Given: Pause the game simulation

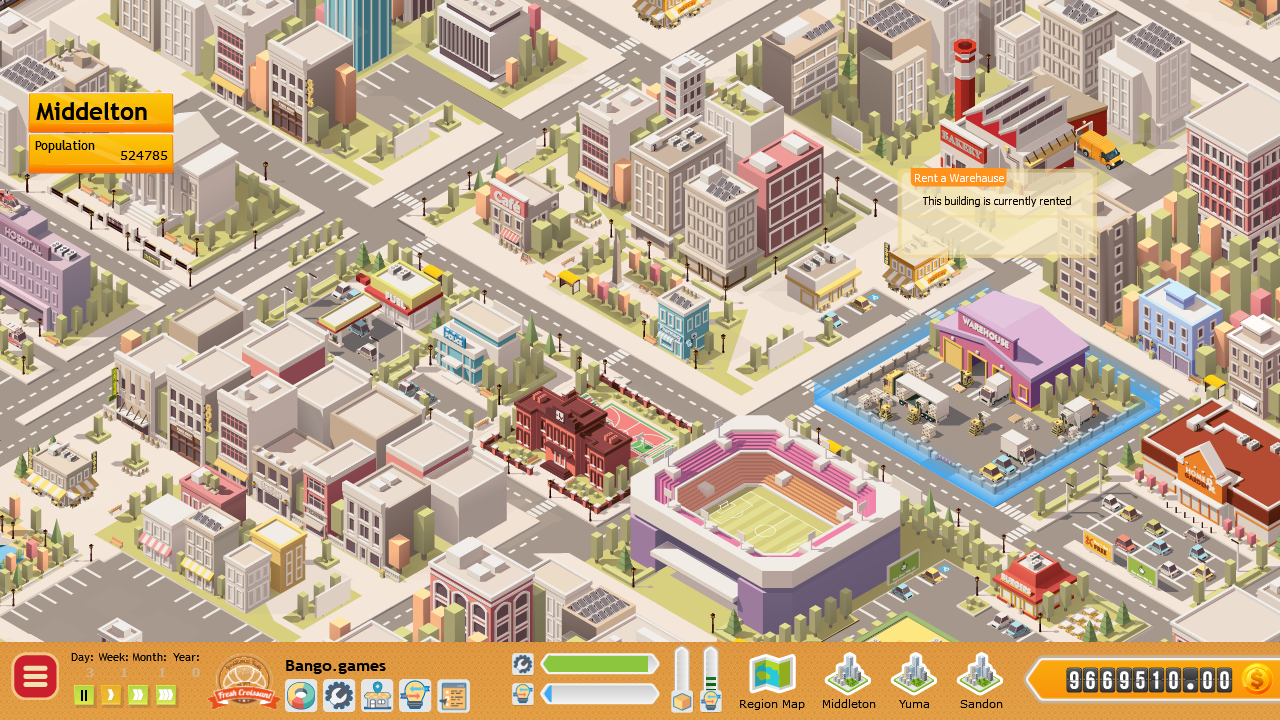Looking at the screenshot, I should [x=84, y=695].
